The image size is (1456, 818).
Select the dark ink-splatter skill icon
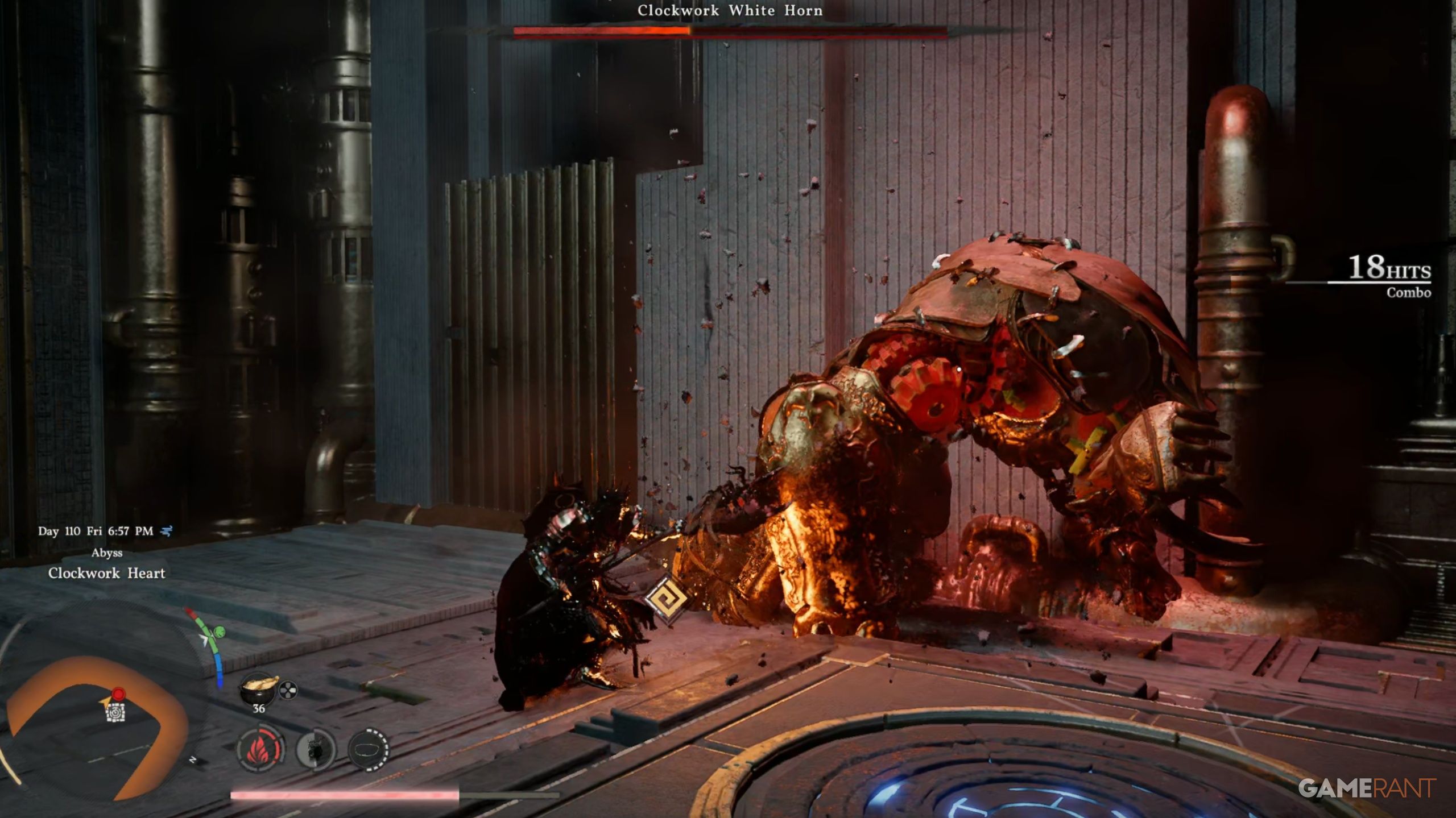(x=316, y=749)
